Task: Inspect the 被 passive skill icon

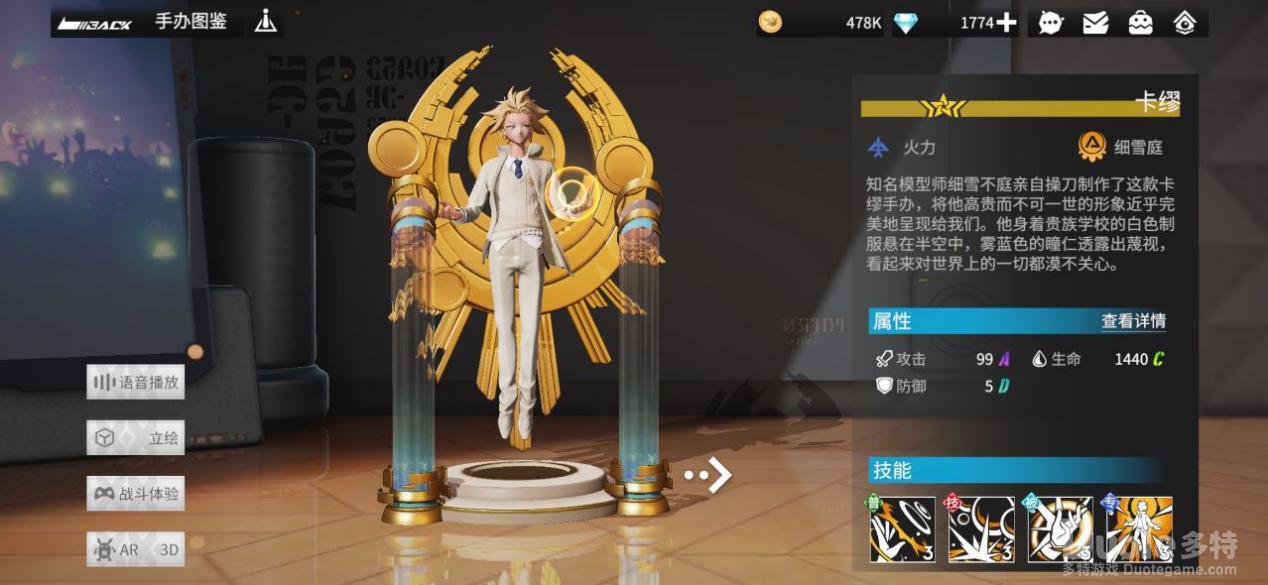Action: pyautogui.click(x=1060, y=529)
